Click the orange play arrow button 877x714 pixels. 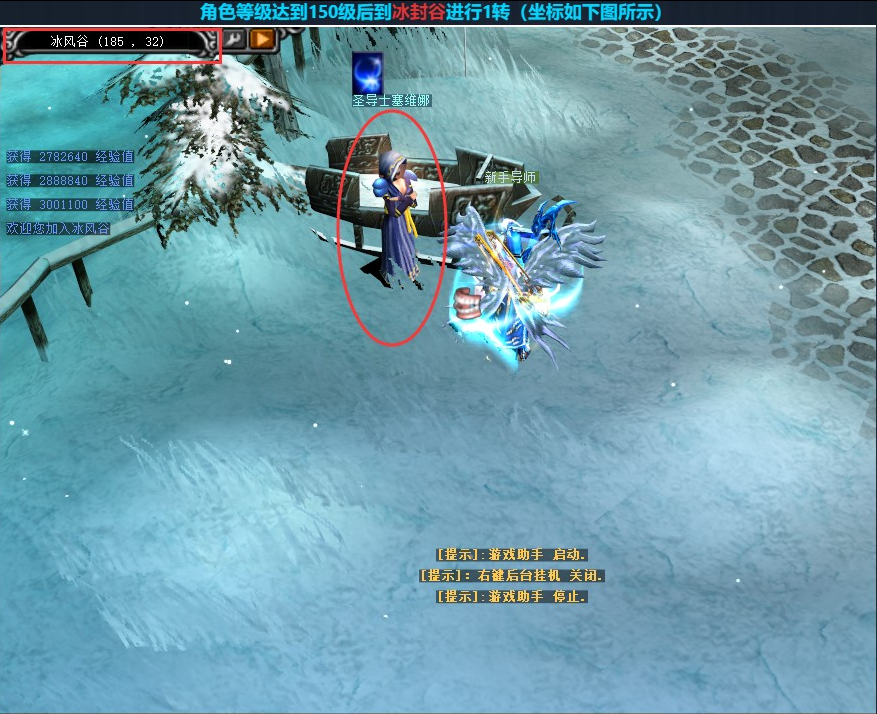point(262,40)
